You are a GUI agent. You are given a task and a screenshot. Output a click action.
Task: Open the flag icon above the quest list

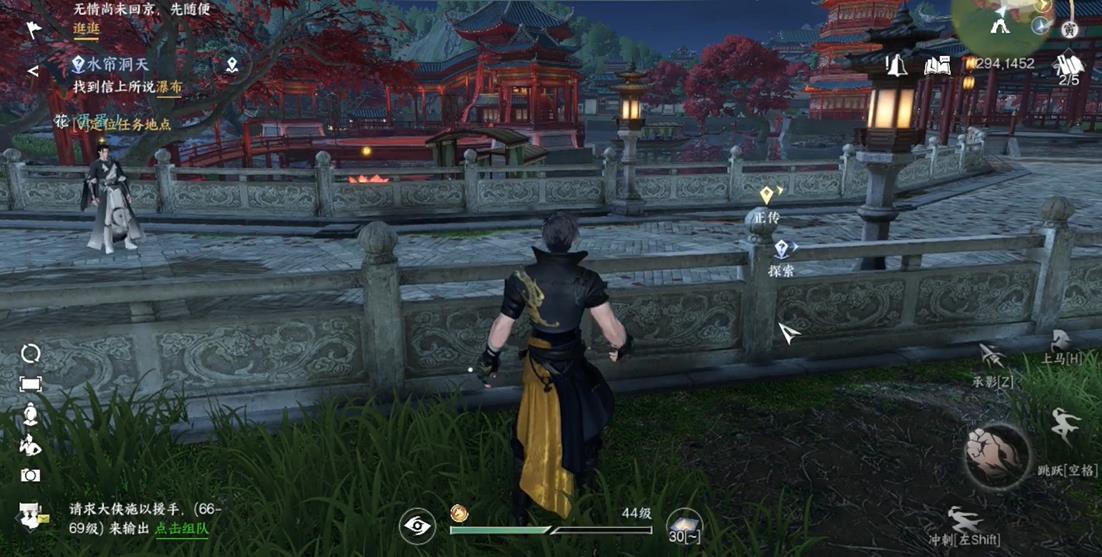(33, 29)
